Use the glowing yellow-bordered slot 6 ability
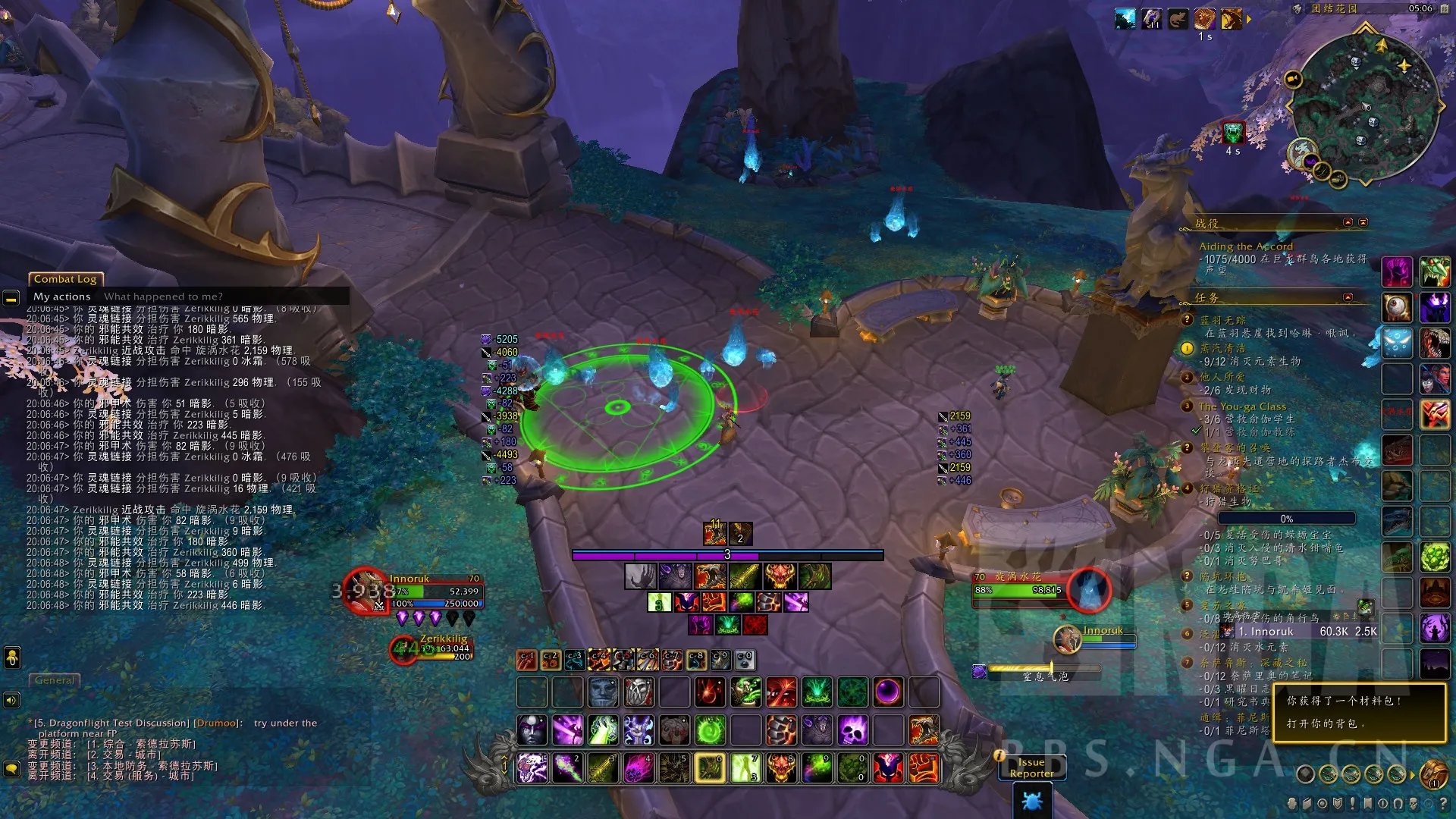 pyautogui.click(x=711, y=767)
